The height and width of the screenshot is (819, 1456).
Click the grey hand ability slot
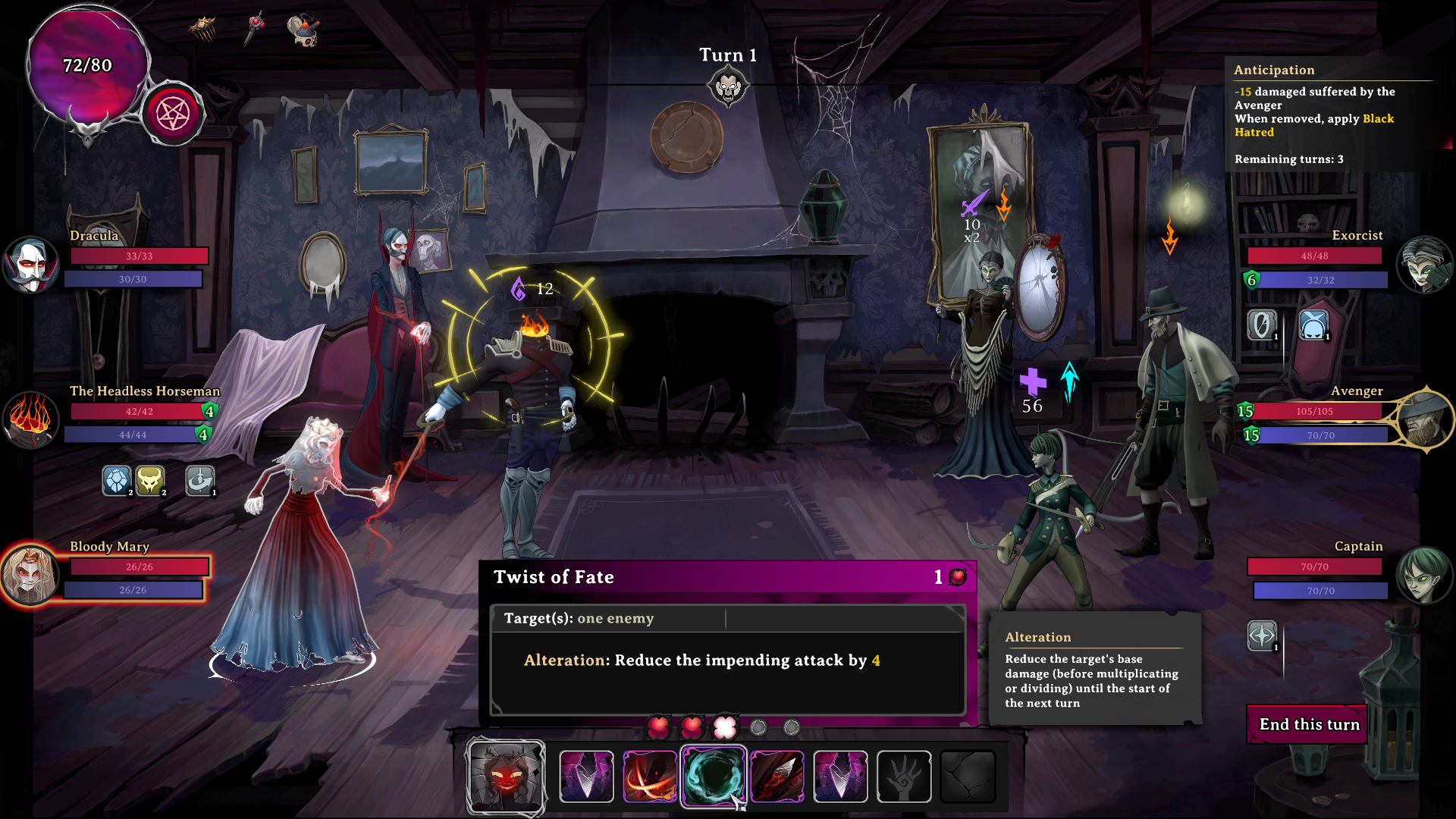pyautogui.click(x=904, y=776)
